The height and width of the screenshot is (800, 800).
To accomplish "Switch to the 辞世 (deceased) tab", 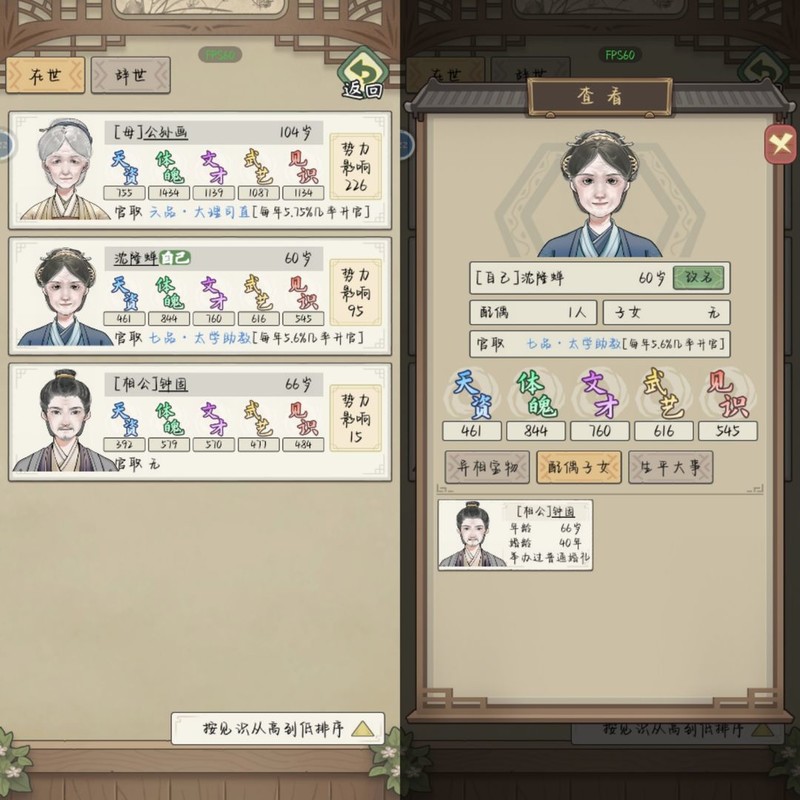I will coord(130,74).
